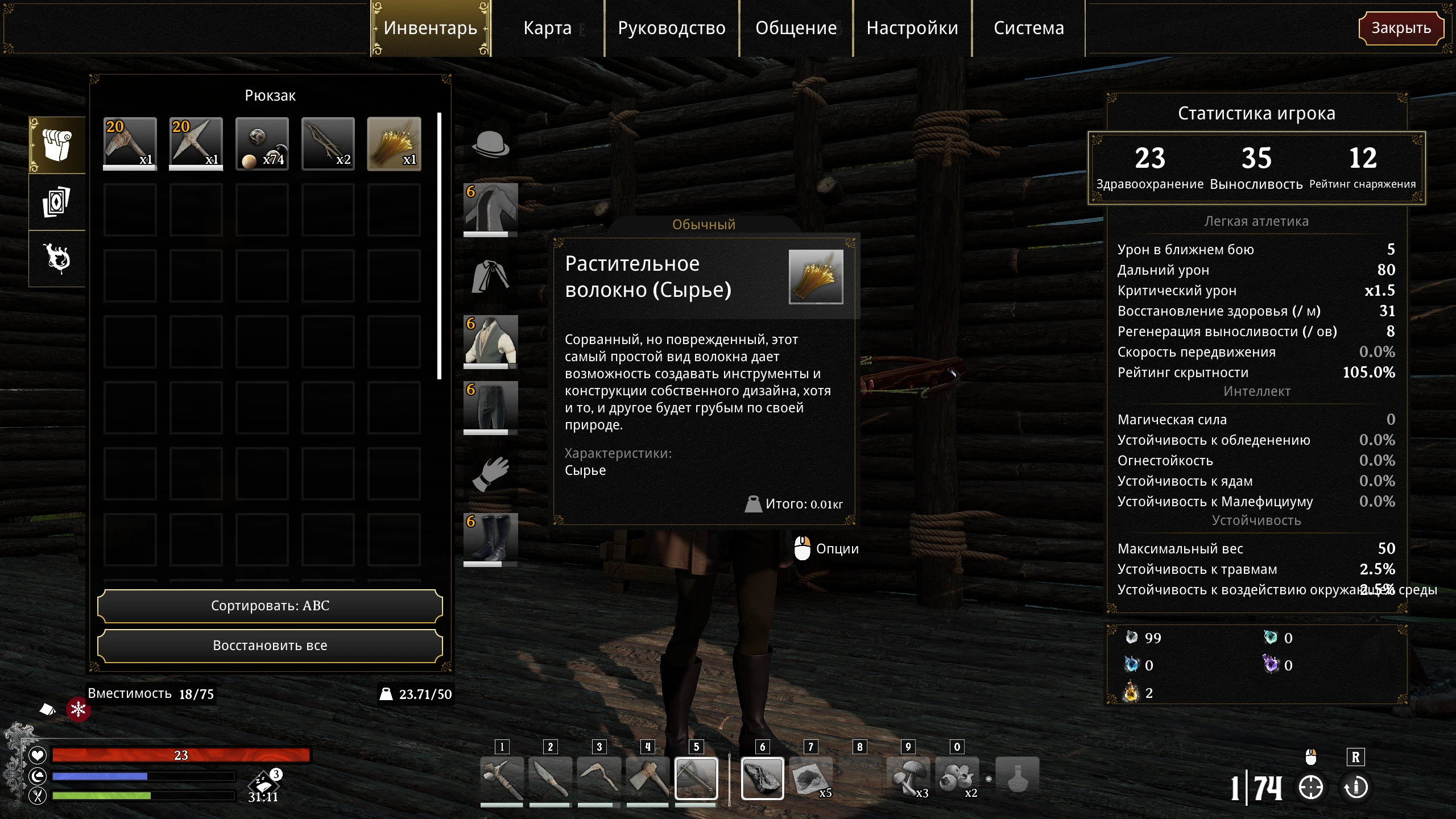Click the heart icon beside the health bar

point(36,755)
